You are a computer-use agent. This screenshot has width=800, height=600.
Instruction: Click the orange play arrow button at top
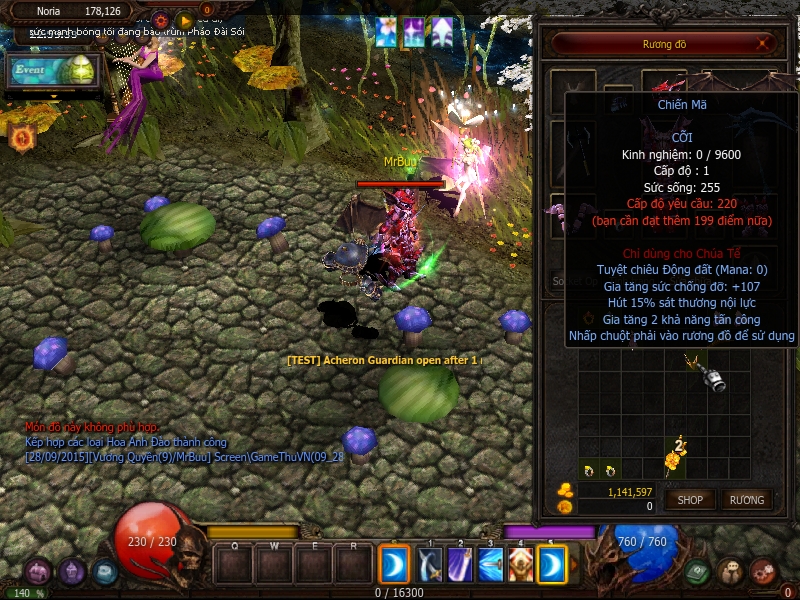pos(186,20)
